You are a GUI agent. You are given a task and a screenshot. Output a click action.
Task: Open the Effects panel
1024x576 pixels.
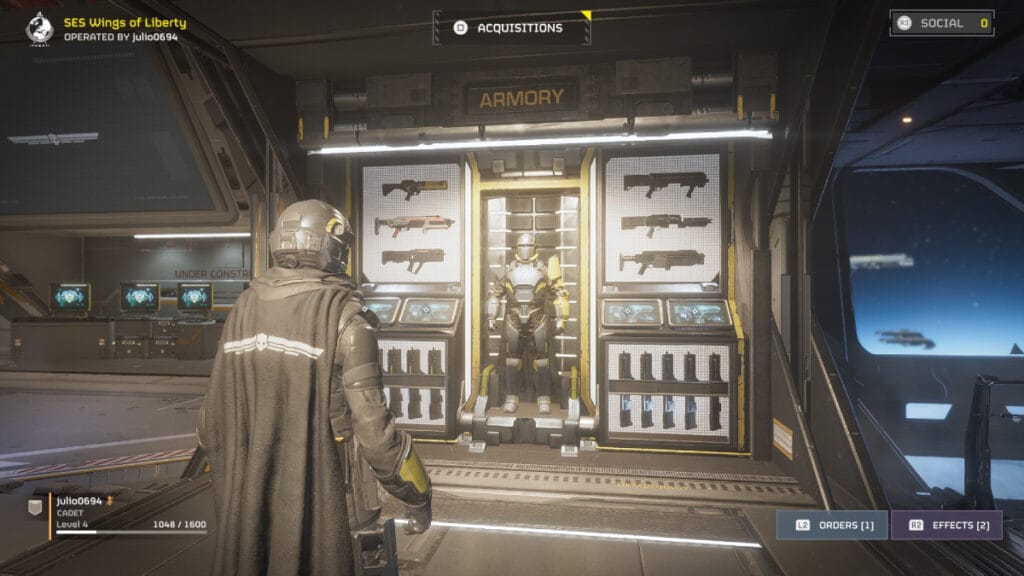click(x=946, y=525)
